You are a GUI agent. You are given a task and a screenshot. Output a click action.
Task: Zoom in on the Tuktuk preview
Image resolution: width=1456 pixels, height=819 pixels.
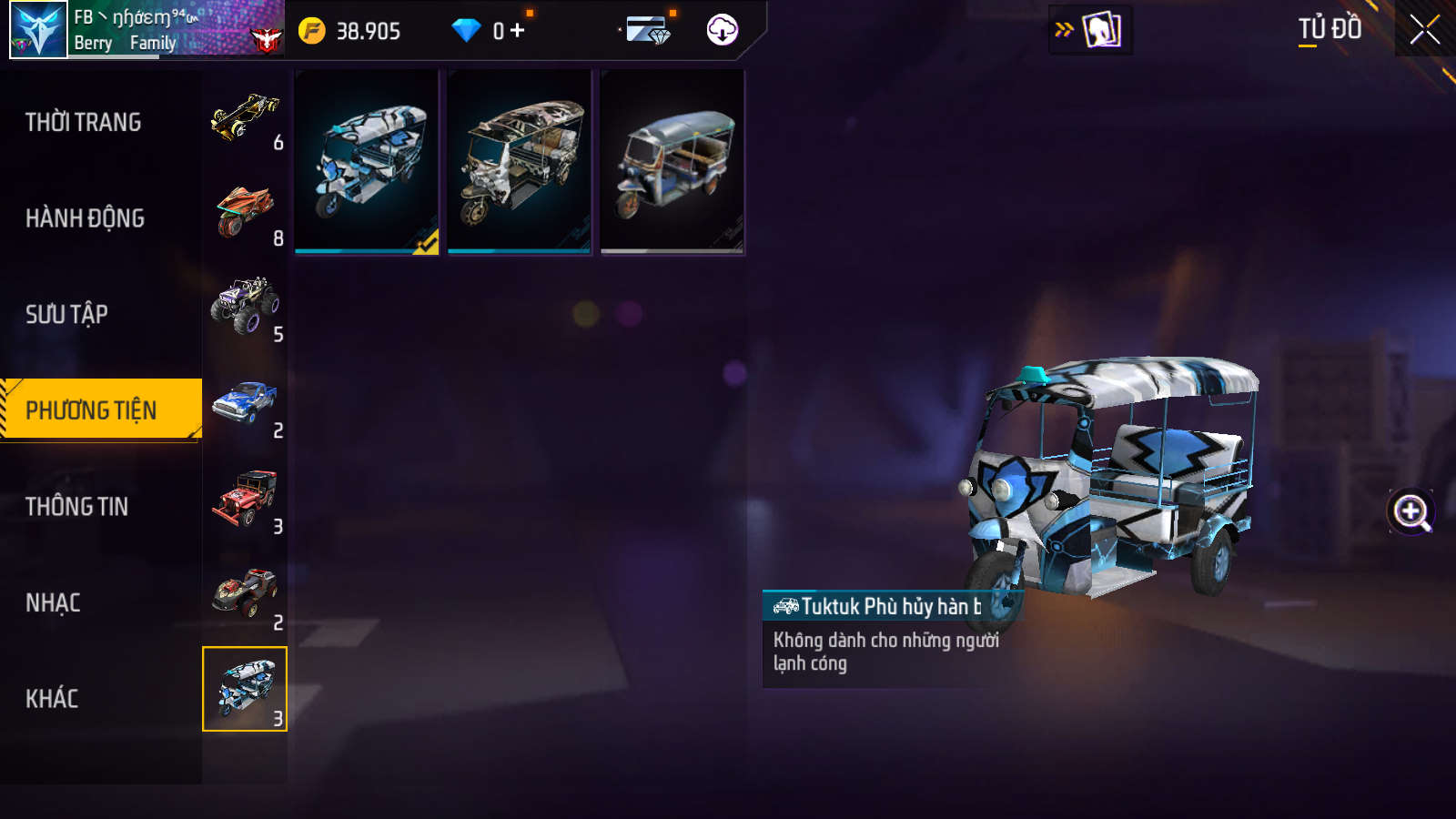click(1410, 512)
